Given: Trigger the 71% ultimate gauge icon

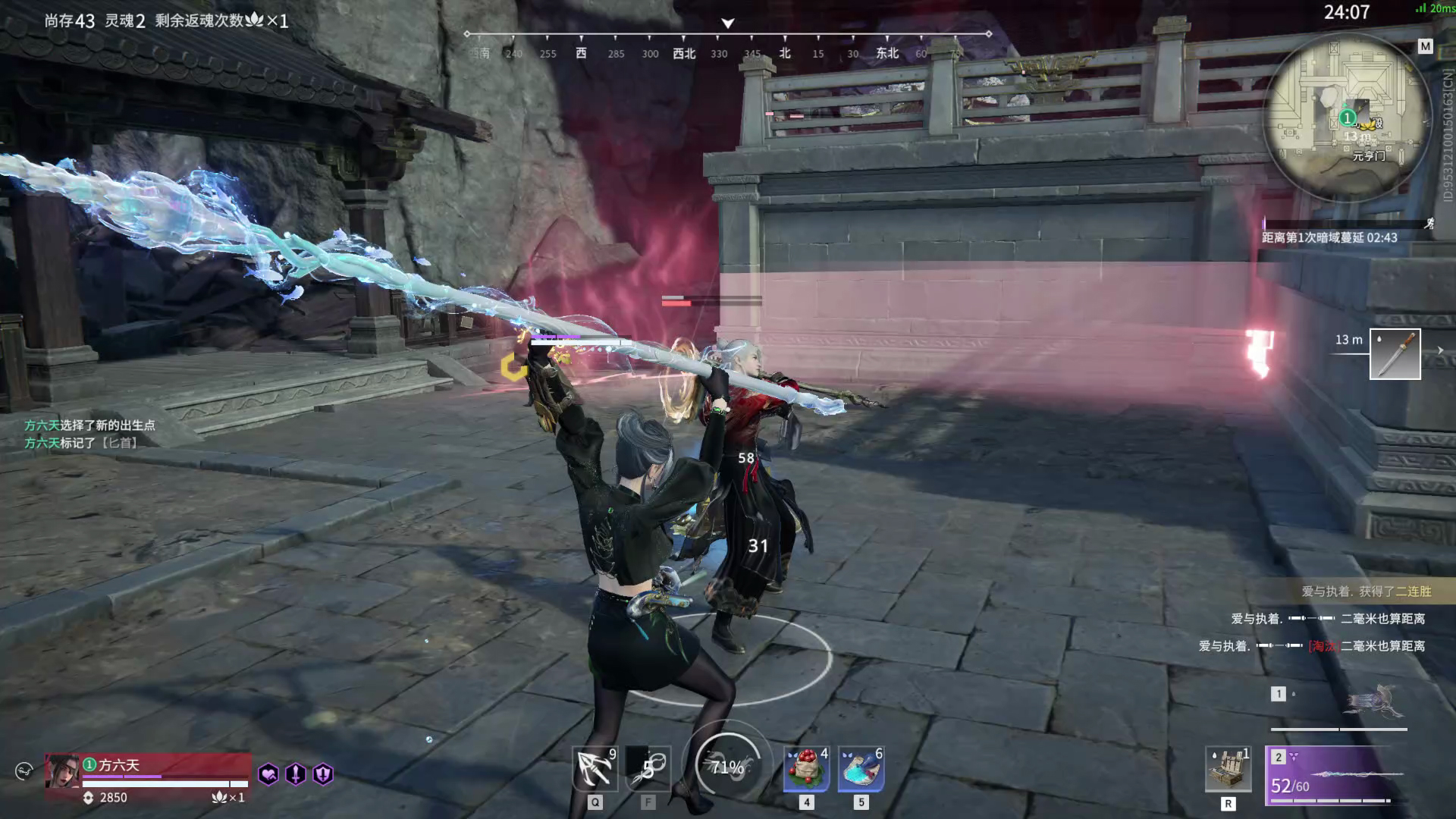Looking at the screenshot, I should point(726,767).
